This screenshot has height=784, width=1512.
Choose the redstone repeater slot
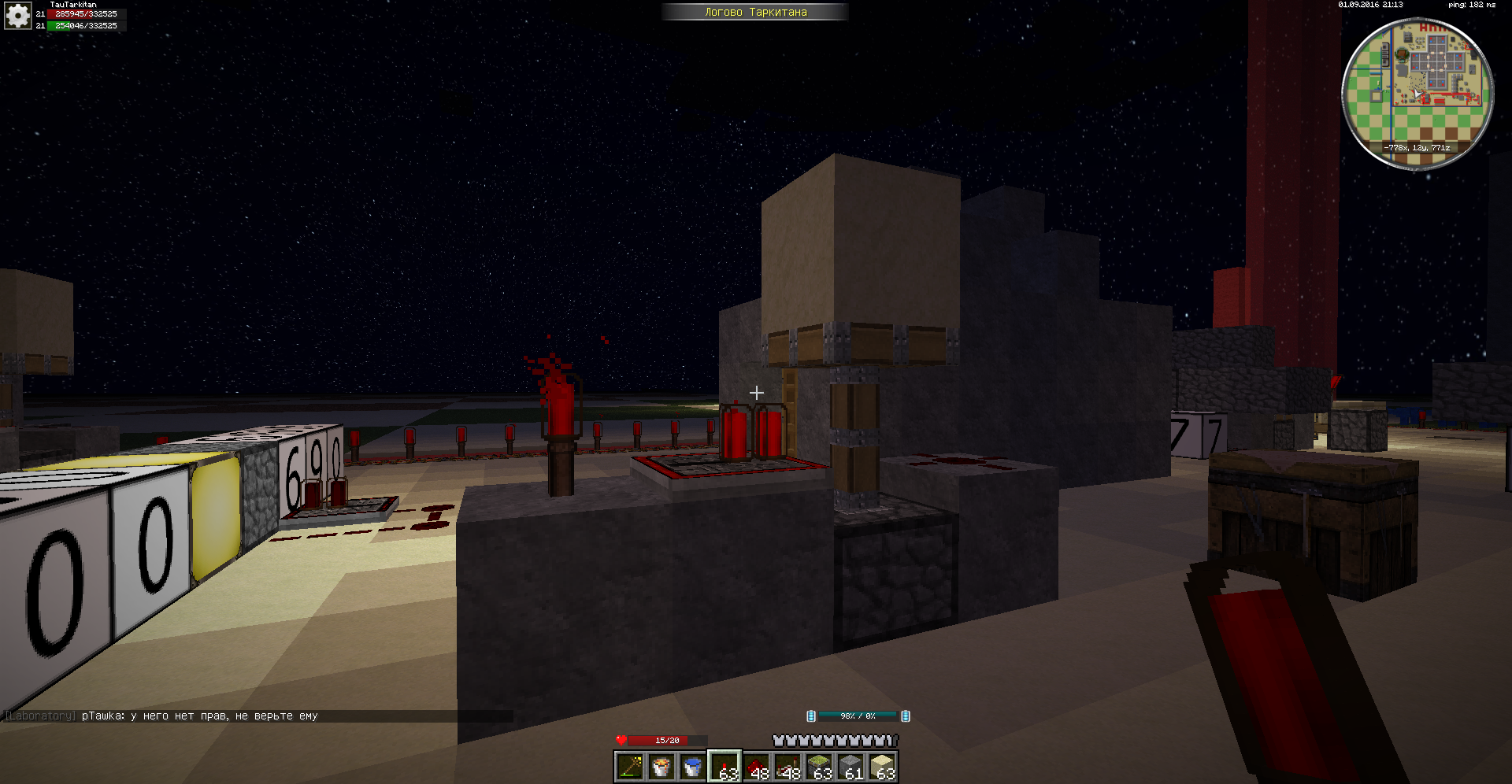pyautogui.click(x=787, y=767)
